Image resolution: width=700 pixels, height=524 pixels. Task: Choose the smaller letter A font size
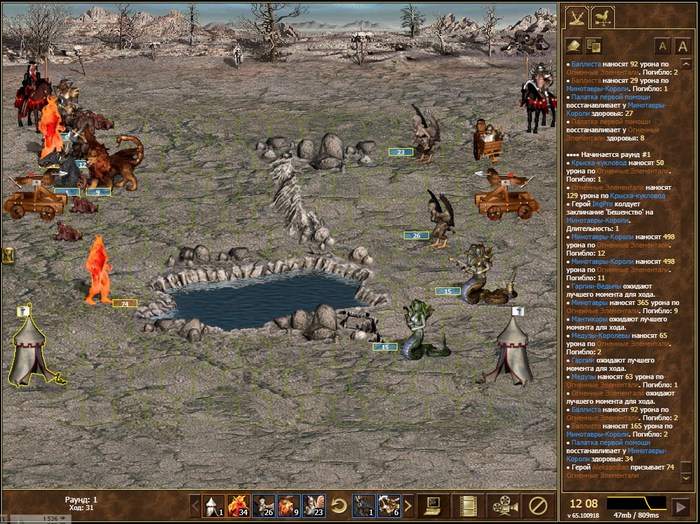tap(662, 45)
